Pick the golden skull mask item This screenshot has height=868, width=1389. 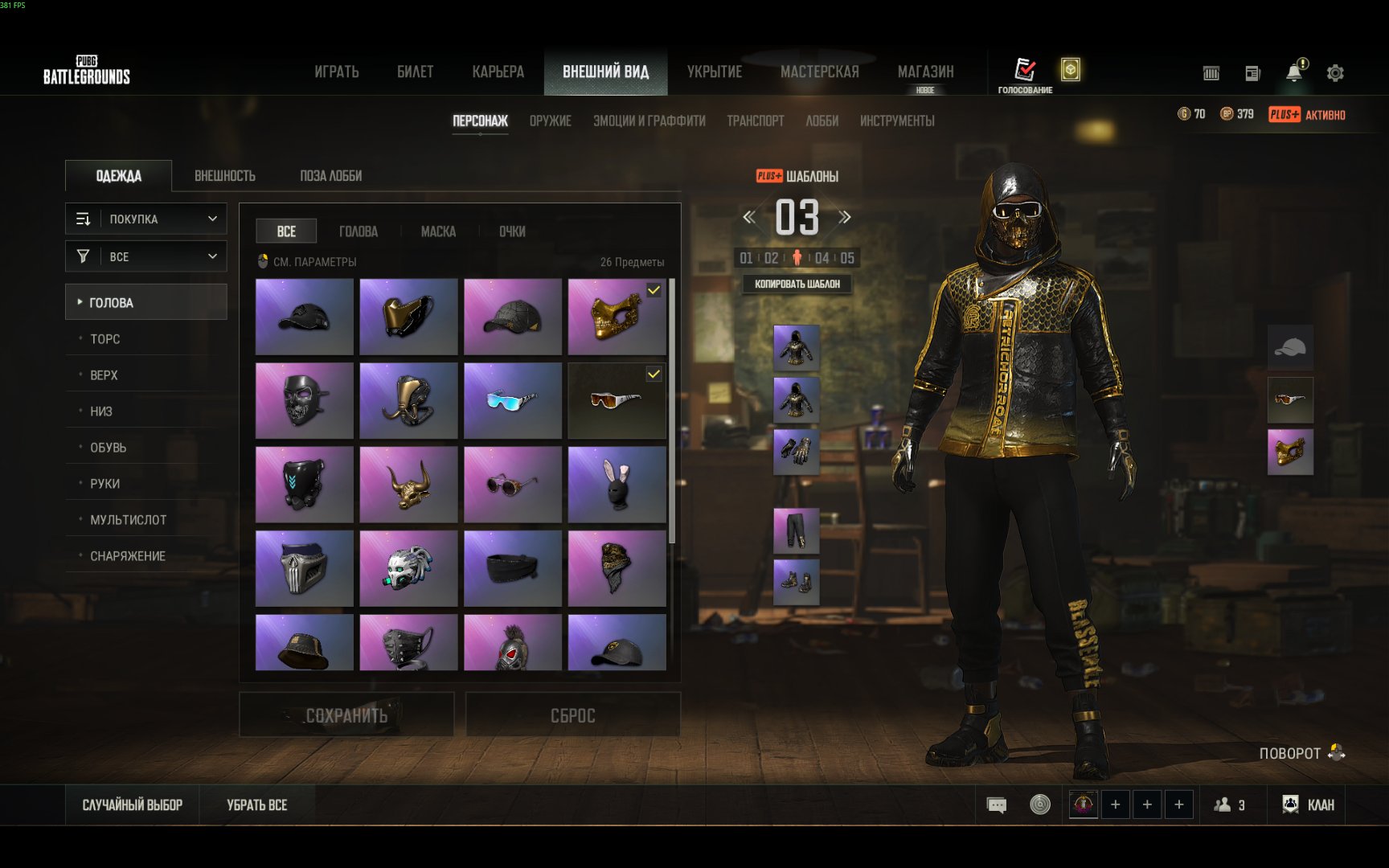[617, 317]
